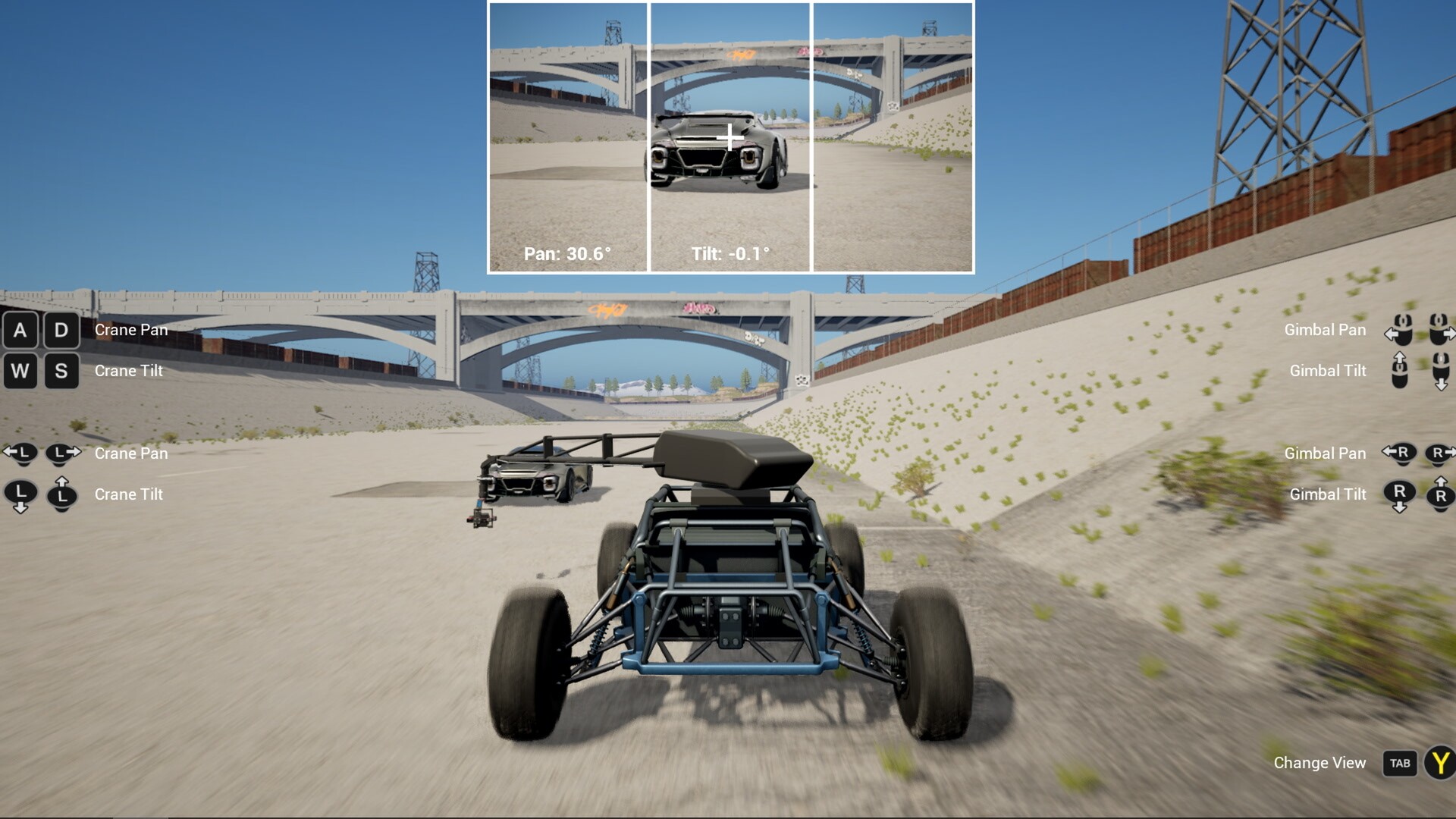
Task: Select the A key icon for Crane Pan
Action: pyautogui.click(x=20, y=330)
